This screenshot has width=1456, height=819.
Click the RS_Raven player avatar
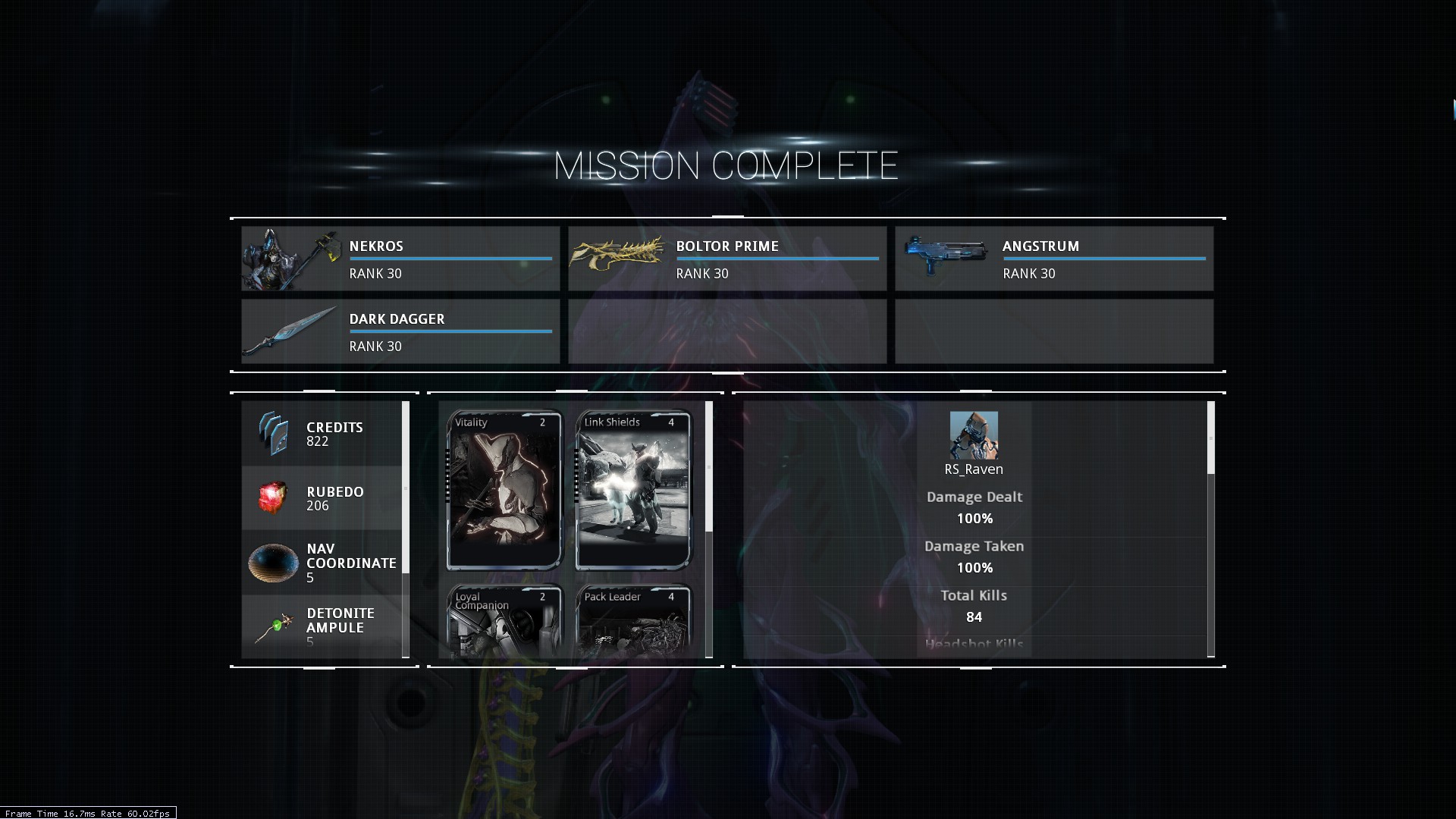tap(974, 435)
